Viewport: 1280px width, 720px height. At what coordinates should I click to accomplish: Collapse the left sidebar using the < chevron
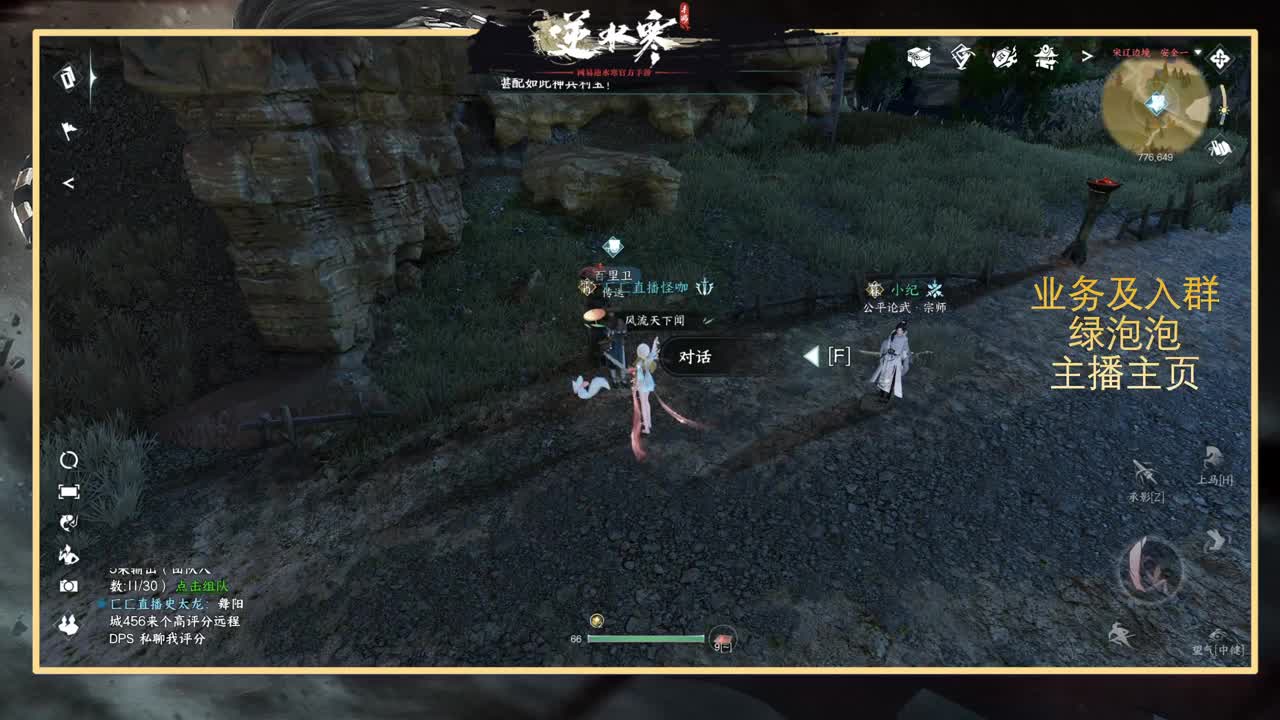pyautogui.click(x=70, y=185)
